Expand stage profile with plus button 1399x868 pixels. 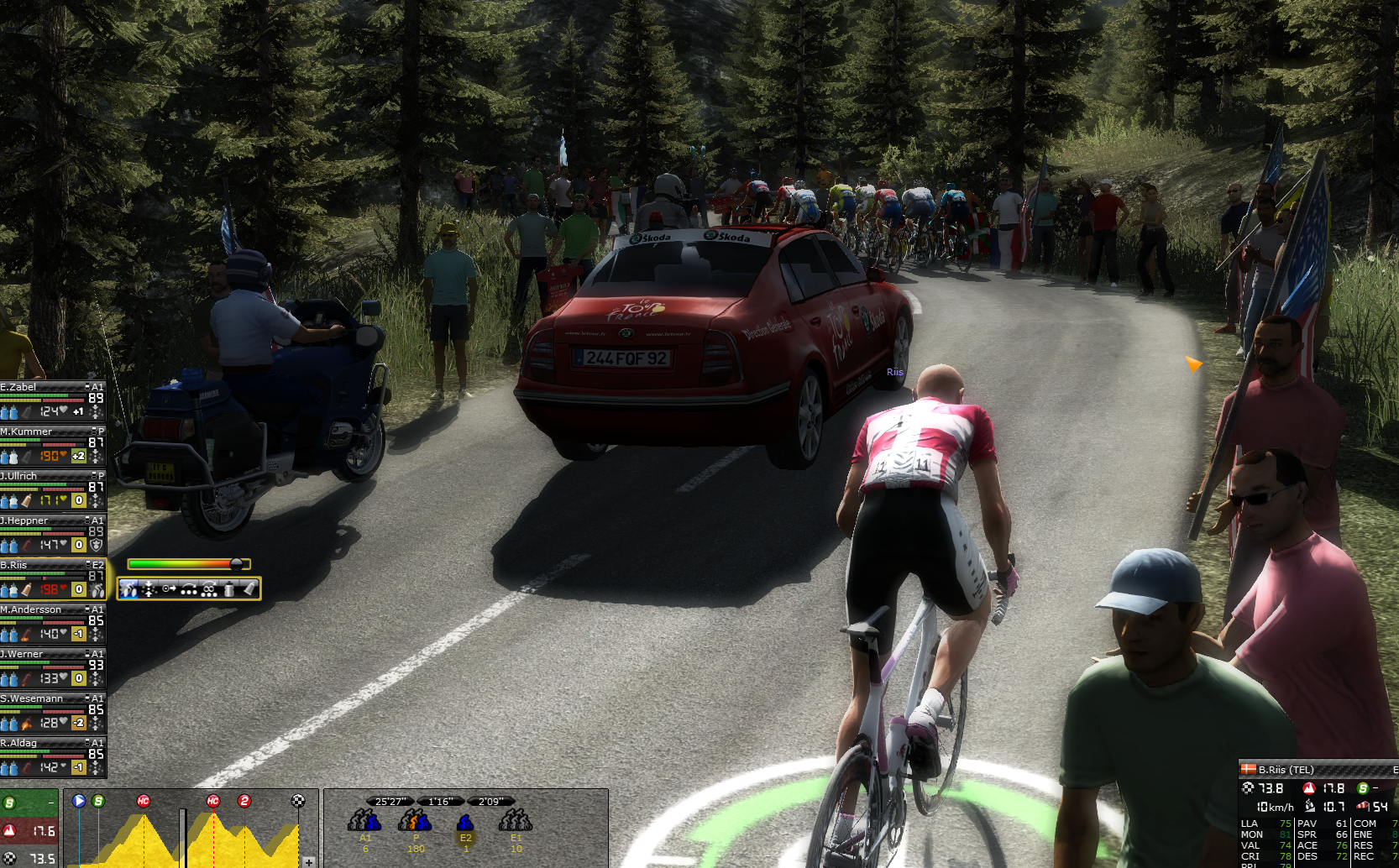pos(309,861)
